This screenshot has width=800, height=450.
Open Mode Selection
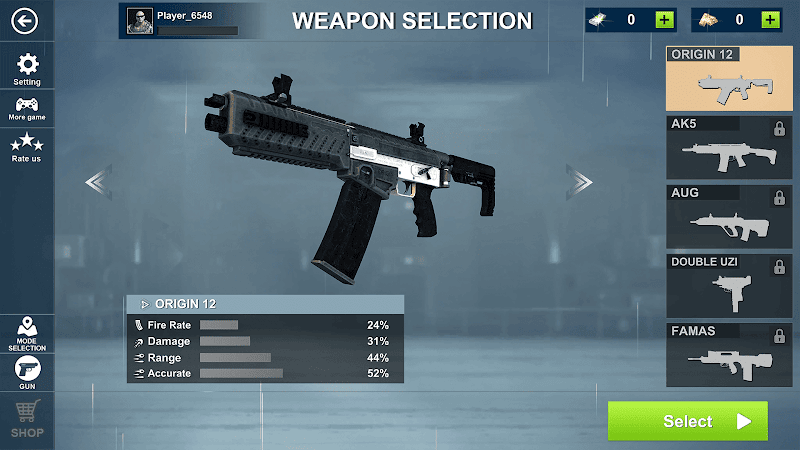28,333
